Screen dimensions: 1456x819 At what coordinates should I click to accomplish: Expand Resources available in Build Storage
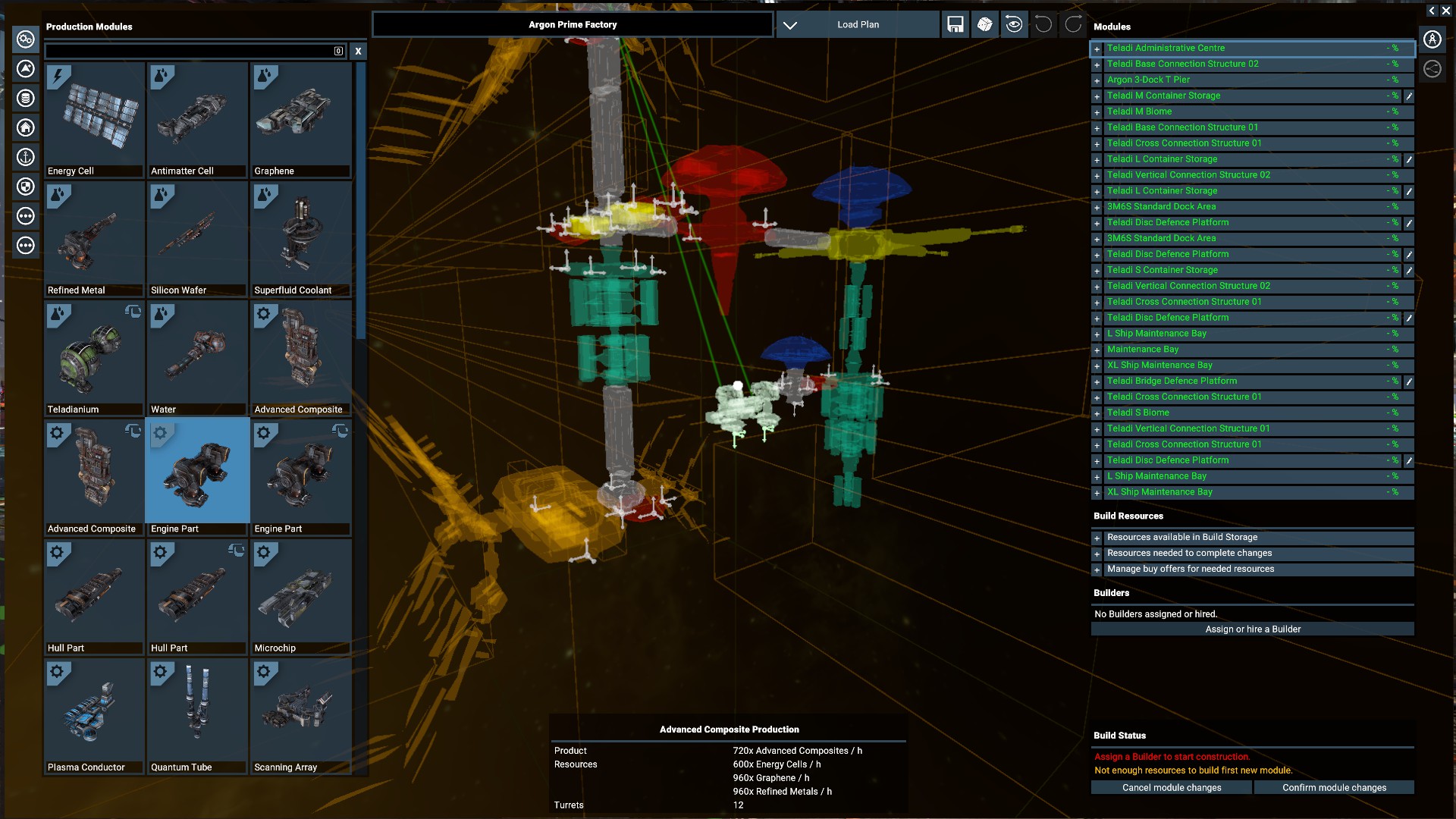1097,538
